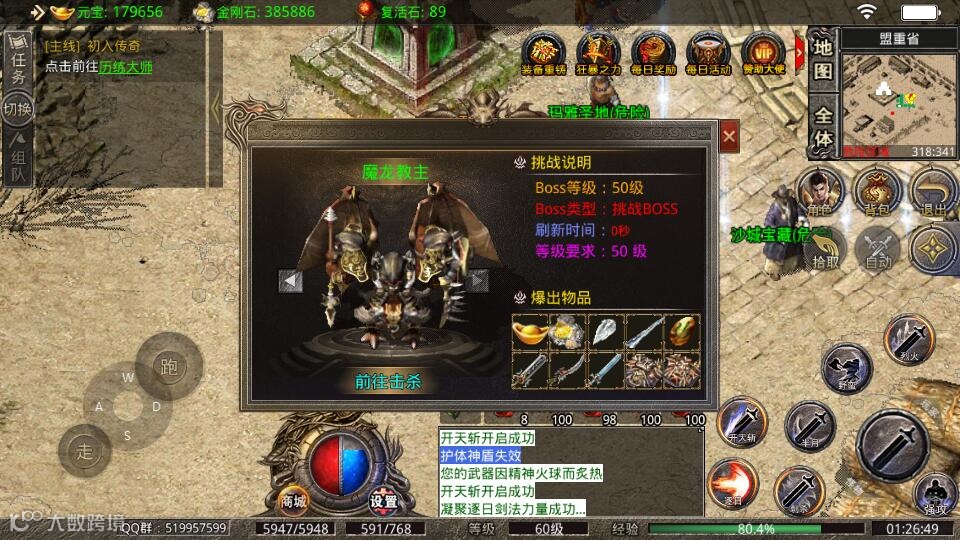Show the previous boss with left arrow
960x540 pixels.
[290, 281]
